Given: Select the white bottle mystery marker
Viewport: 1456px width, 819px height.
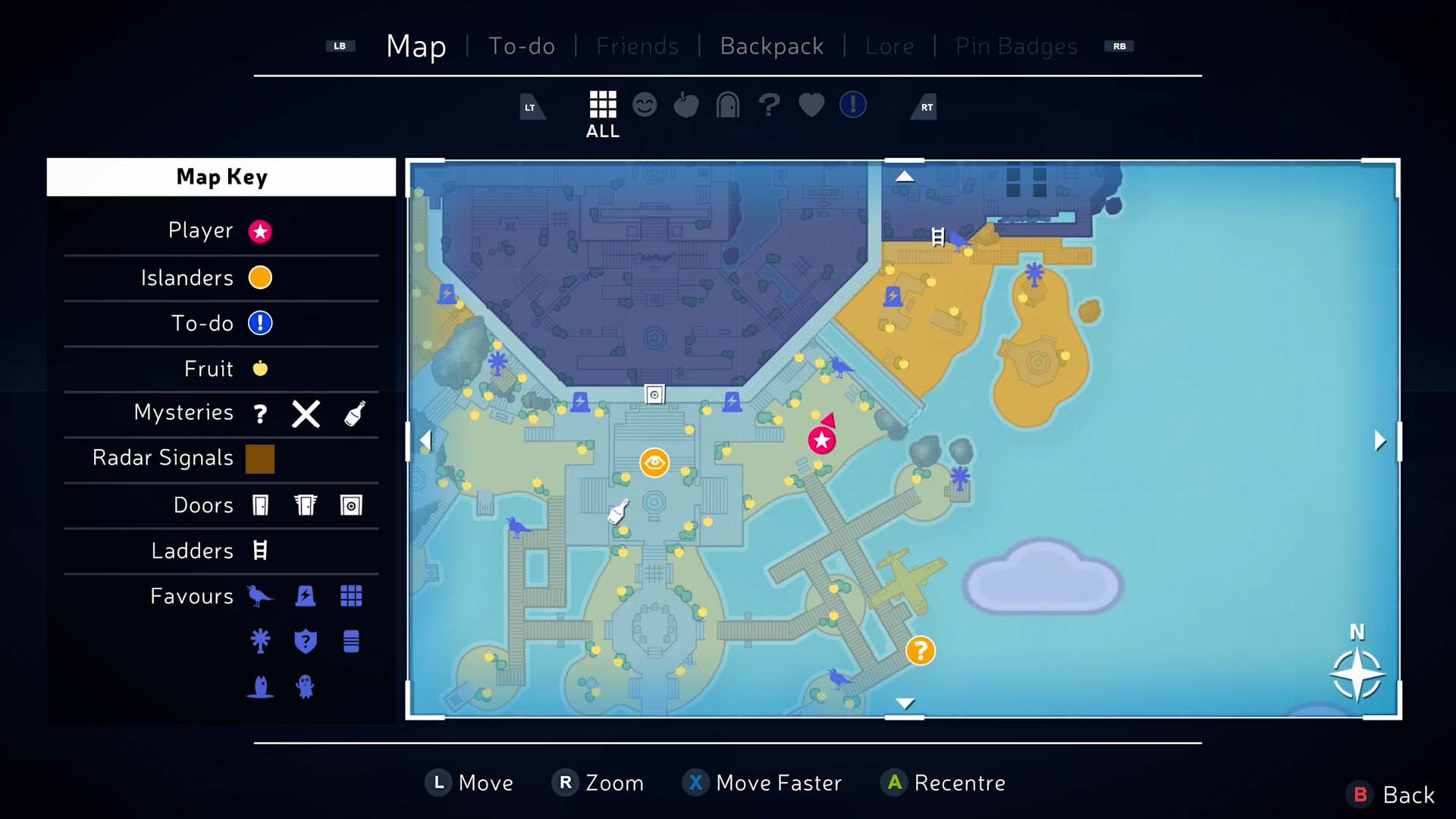Looking at the screenshot, I should coord(619,511).
